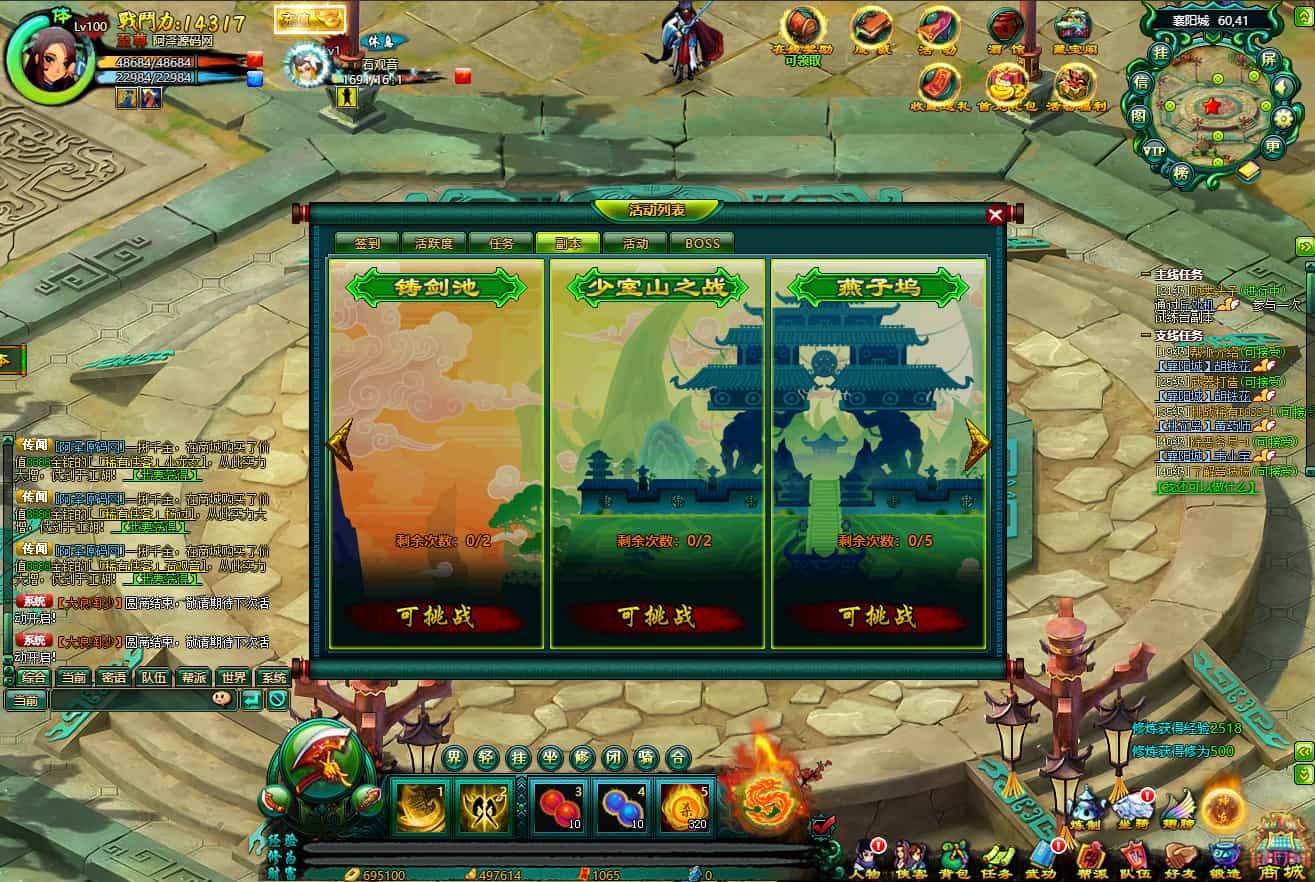Screen dimensions: 1315x882
Task: Click the VIP button beside the minimap
Action: [x=1155, y=150]
